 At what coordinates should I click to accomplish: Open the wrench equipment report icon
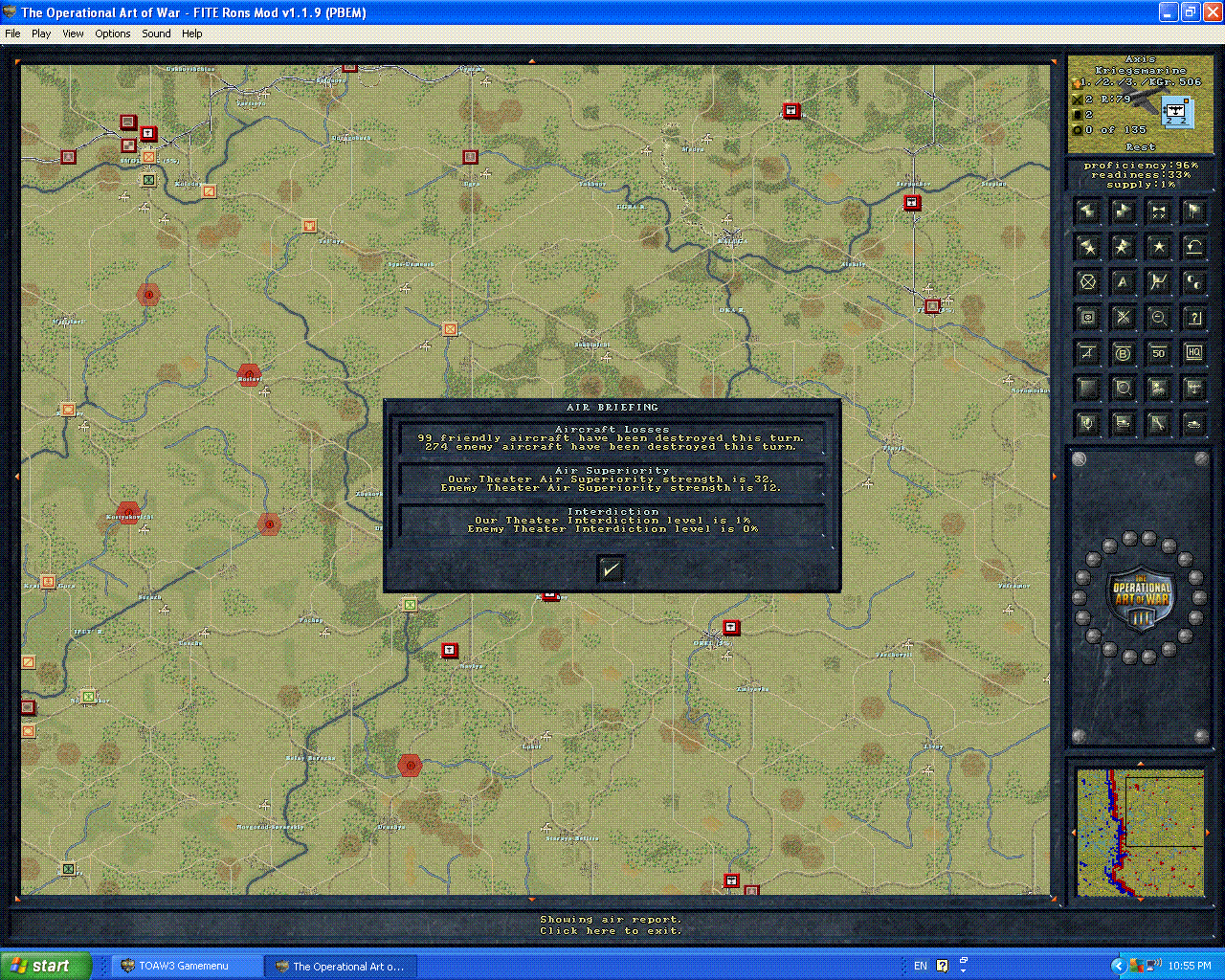pyautogui.click(x=1159, y=423)
